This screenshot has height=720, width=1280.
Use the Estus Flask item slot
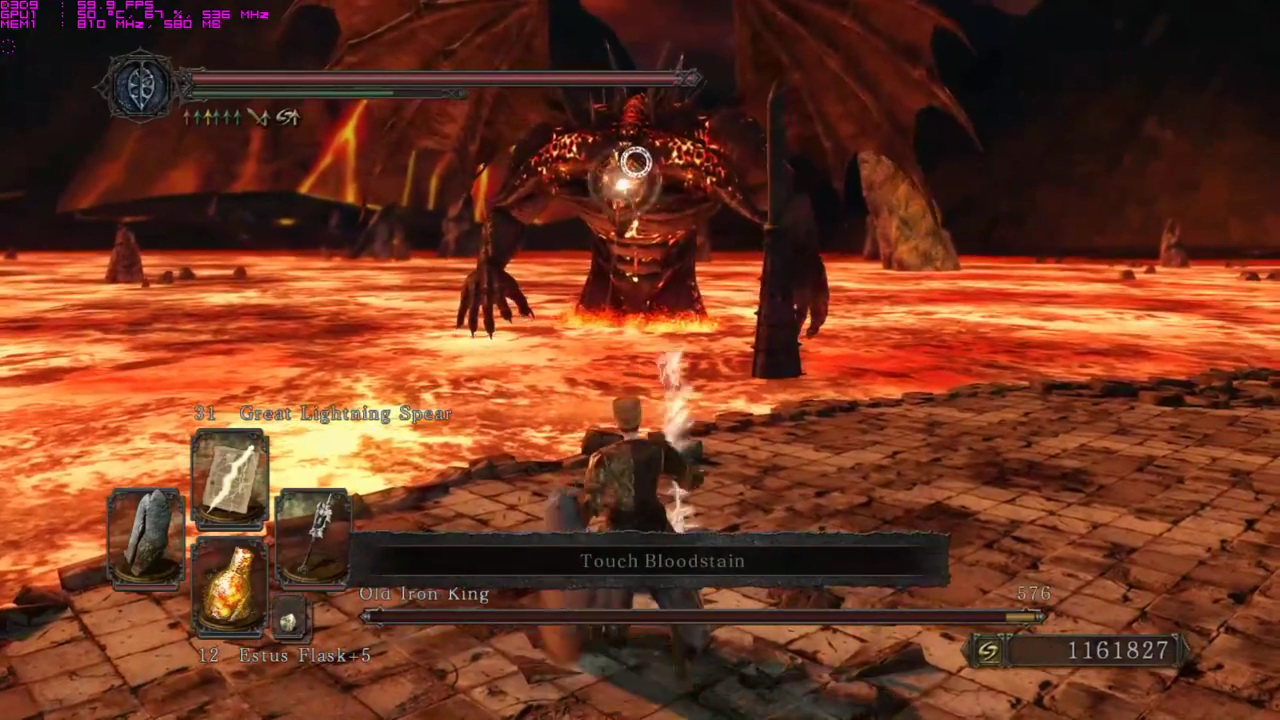click(x=230, y=586)
